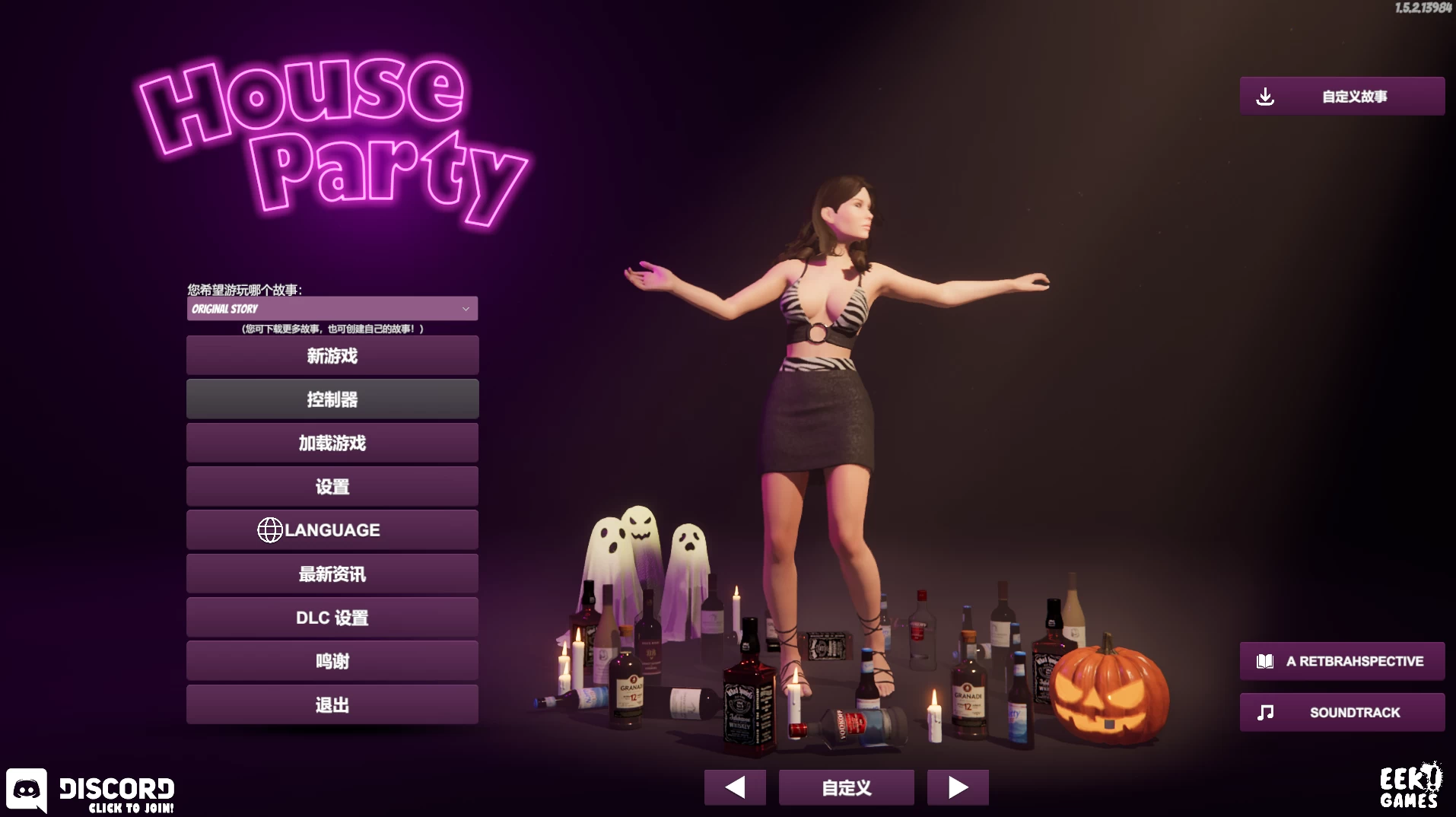
Task: Click the left arrow to change character model
Action: 735,787
